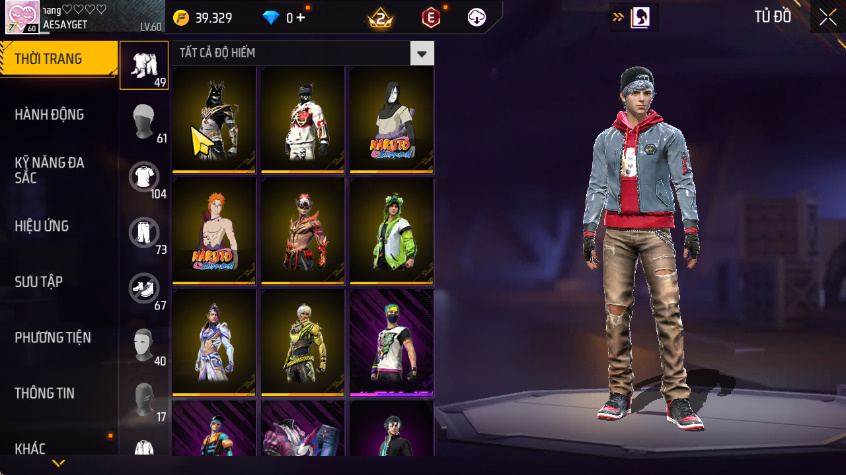Select the pants category icon
846x475 pixels.
144,232
